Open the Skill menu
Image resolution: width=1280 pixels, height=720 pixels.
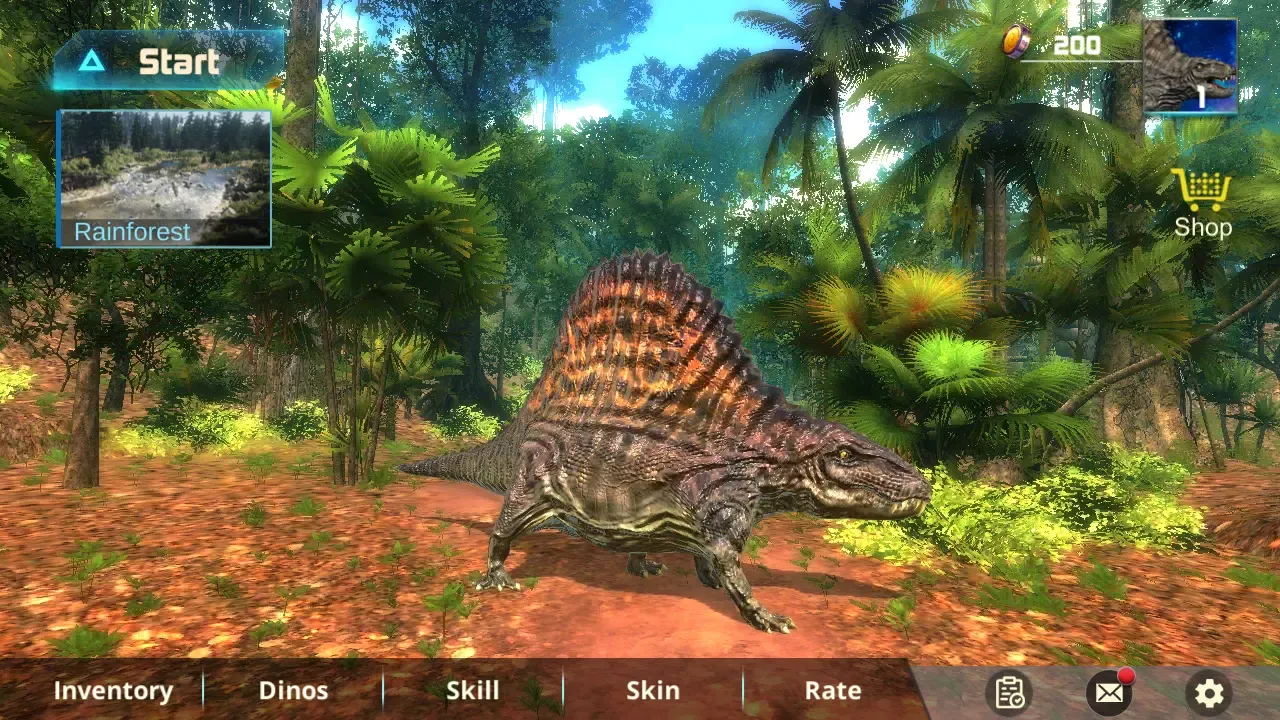(x=473, y=690)
